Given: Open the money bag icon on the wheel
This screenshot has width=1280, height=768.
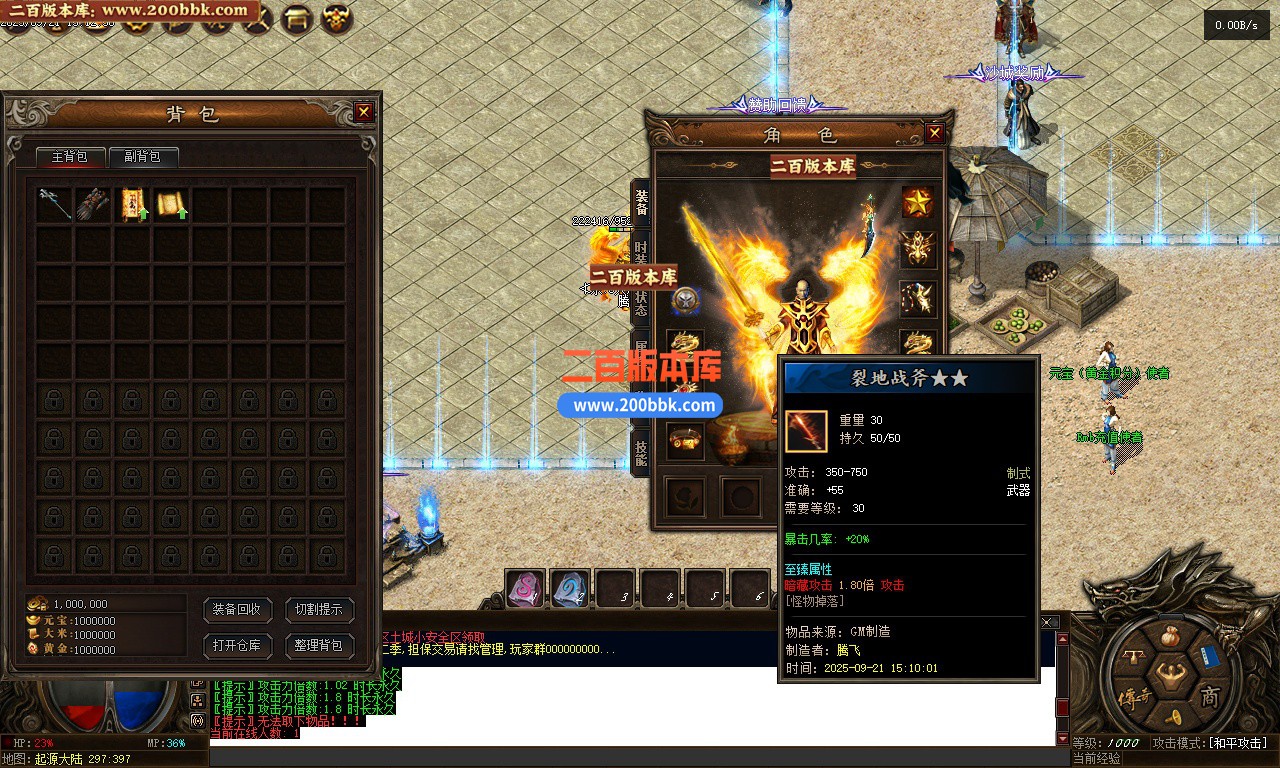Looking at the screenshot, I should (1172, 636).
